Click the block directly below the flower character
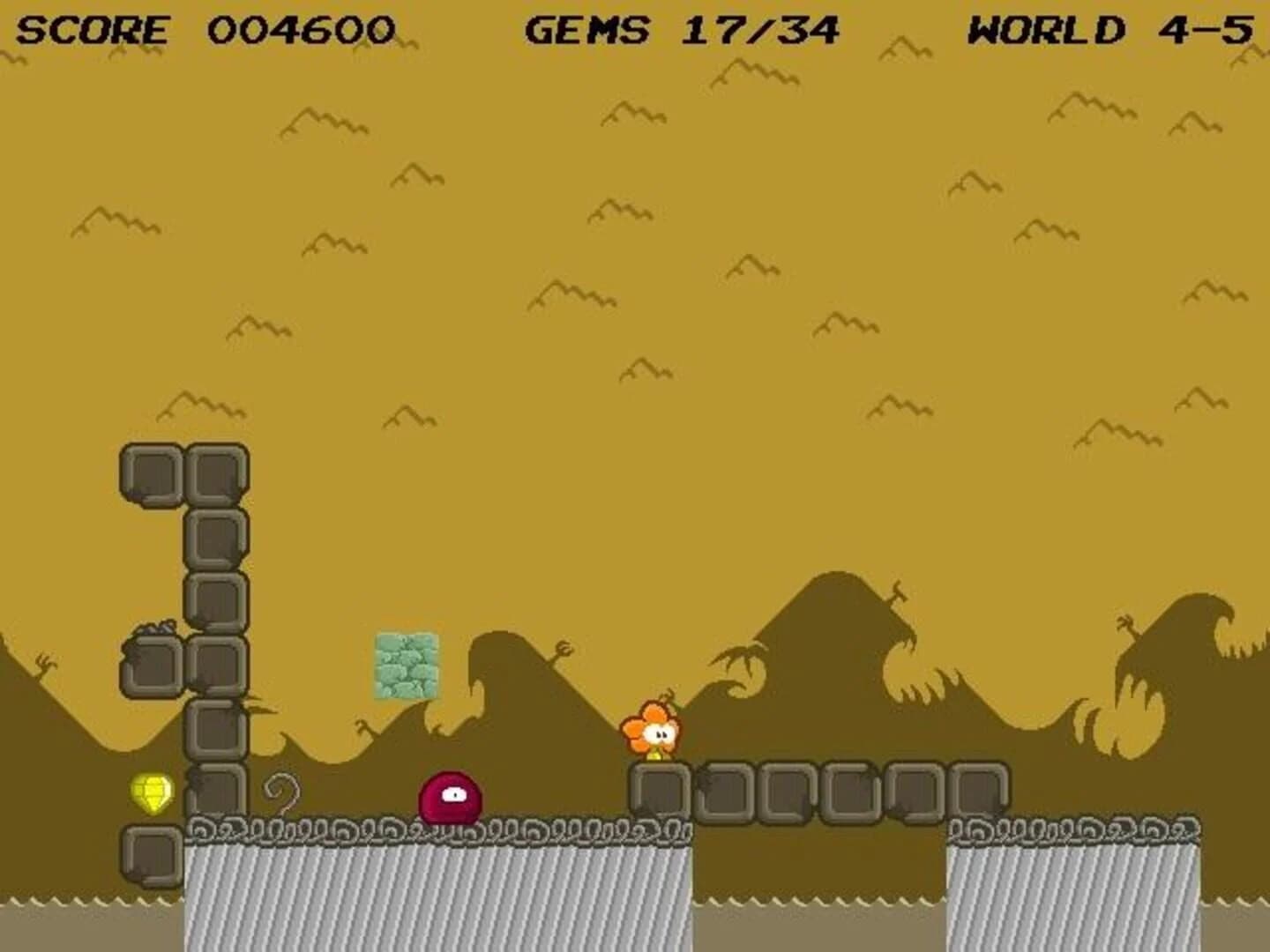Image resolution: width=1270 pixels, height=952 pixels. click(x=661, y=789)
